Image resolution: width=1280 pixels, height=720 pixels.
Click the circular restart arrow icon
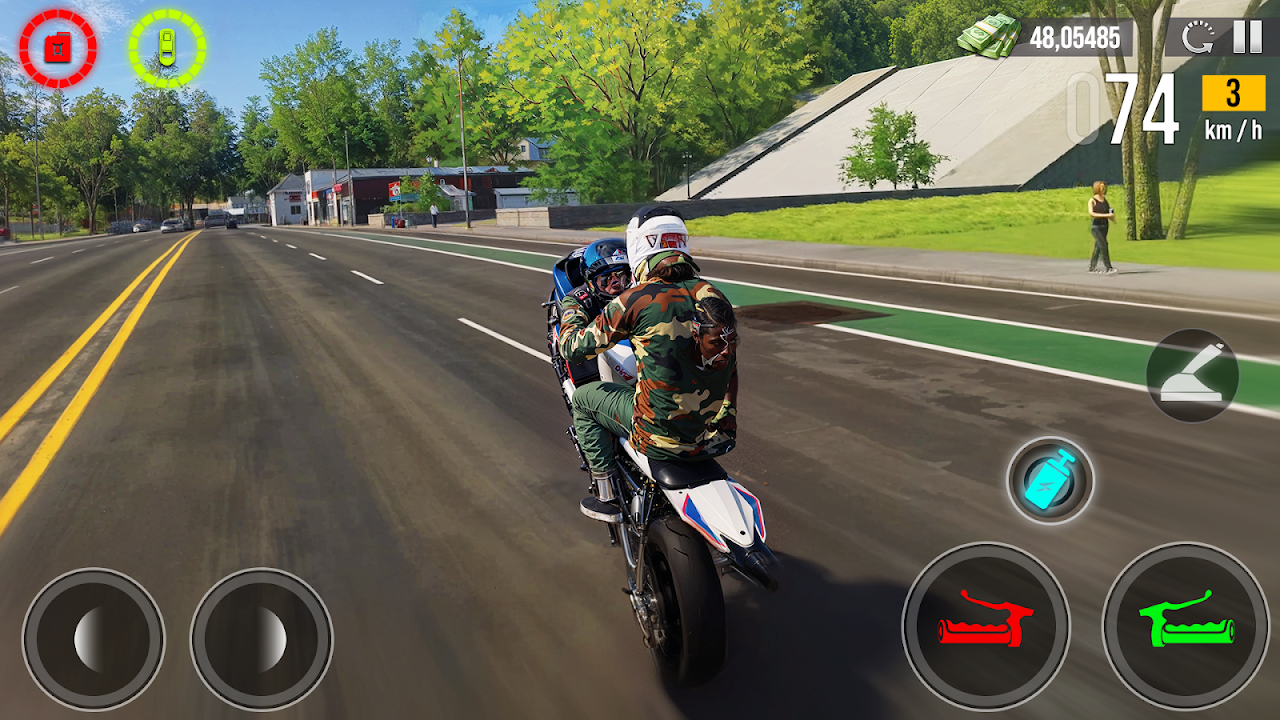coord(1197,38)
